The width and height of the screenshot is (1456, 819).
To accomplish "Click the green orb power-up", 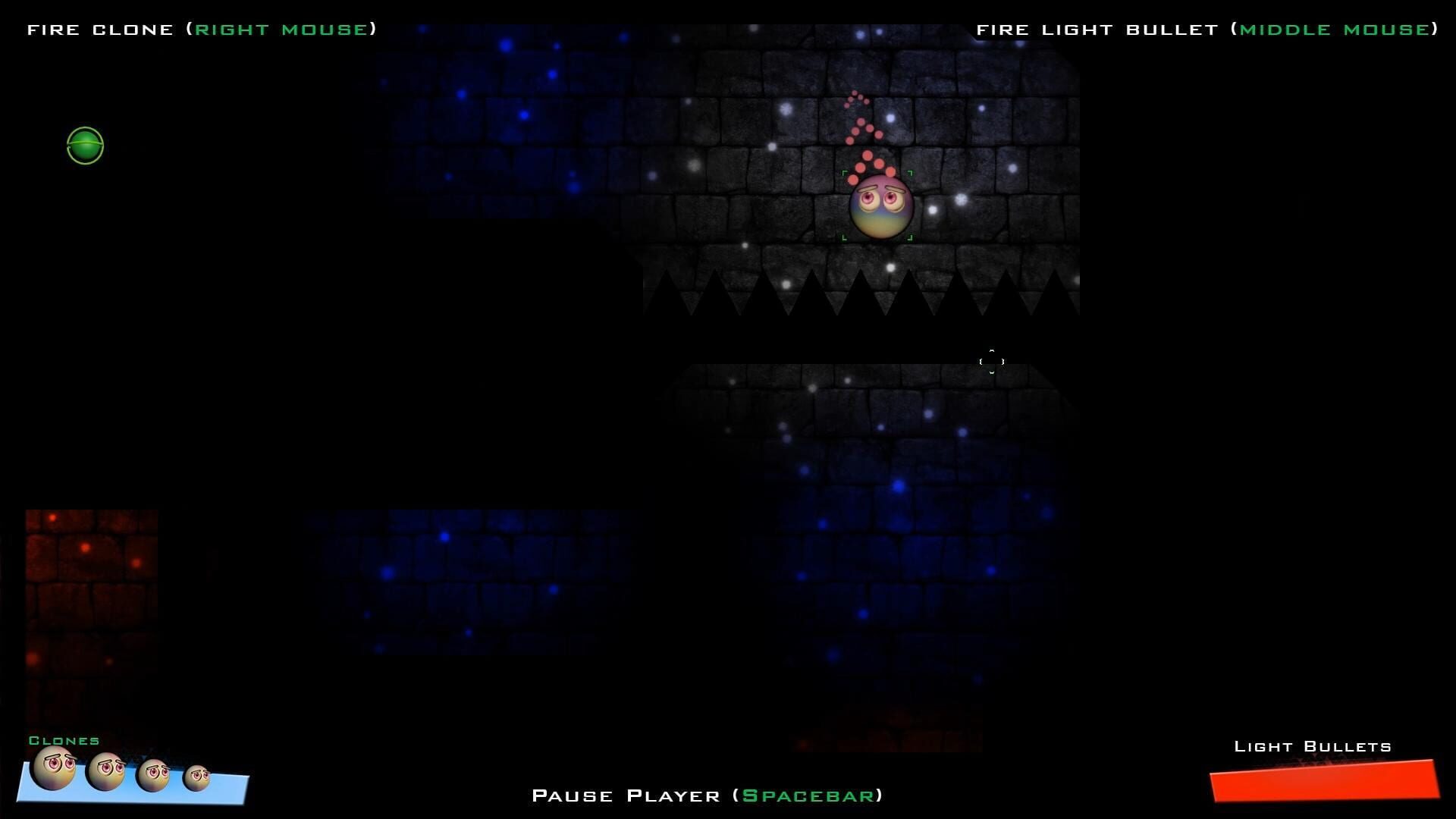I will tap(83, 146).
